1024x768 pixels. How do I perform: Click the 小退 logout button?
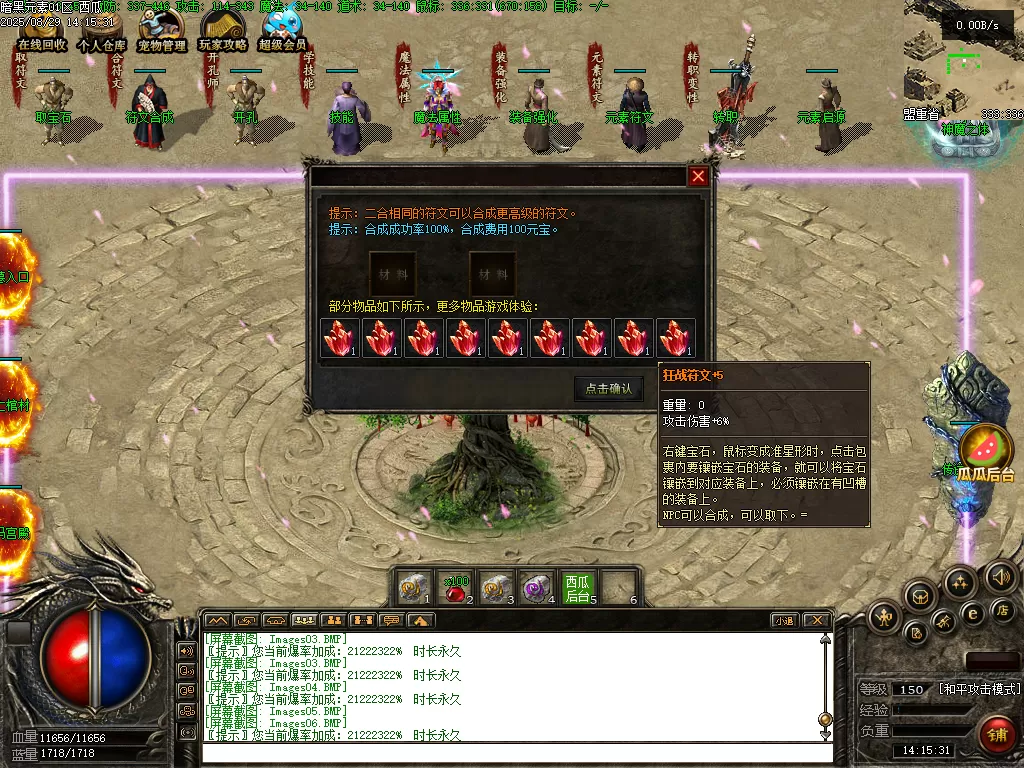[x=783, y=621]
